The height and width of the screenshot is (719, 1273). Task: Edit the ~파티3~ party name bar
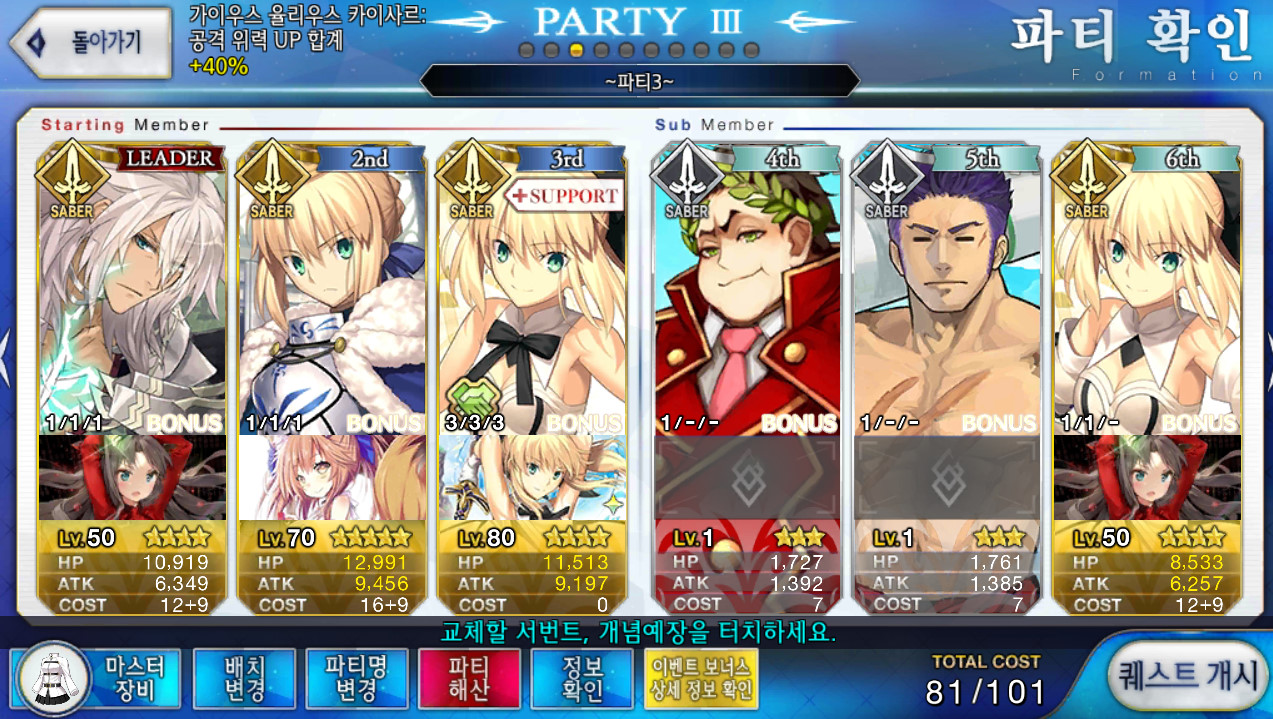tap(639, 80)
